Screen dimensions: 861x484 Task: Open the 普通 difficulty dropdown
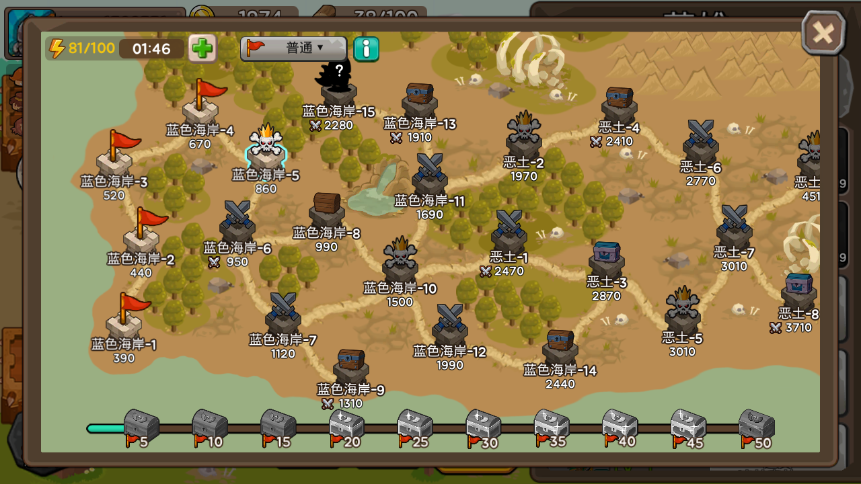[x=293, y=48]
